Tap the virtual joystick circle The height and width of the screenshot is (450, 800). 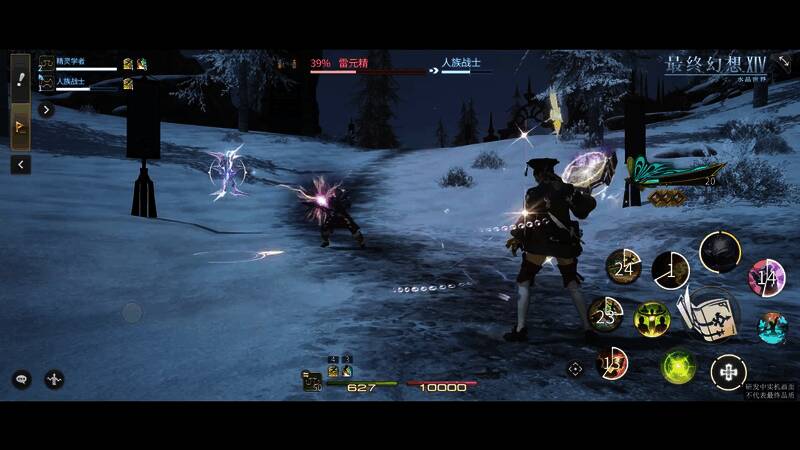132,313
